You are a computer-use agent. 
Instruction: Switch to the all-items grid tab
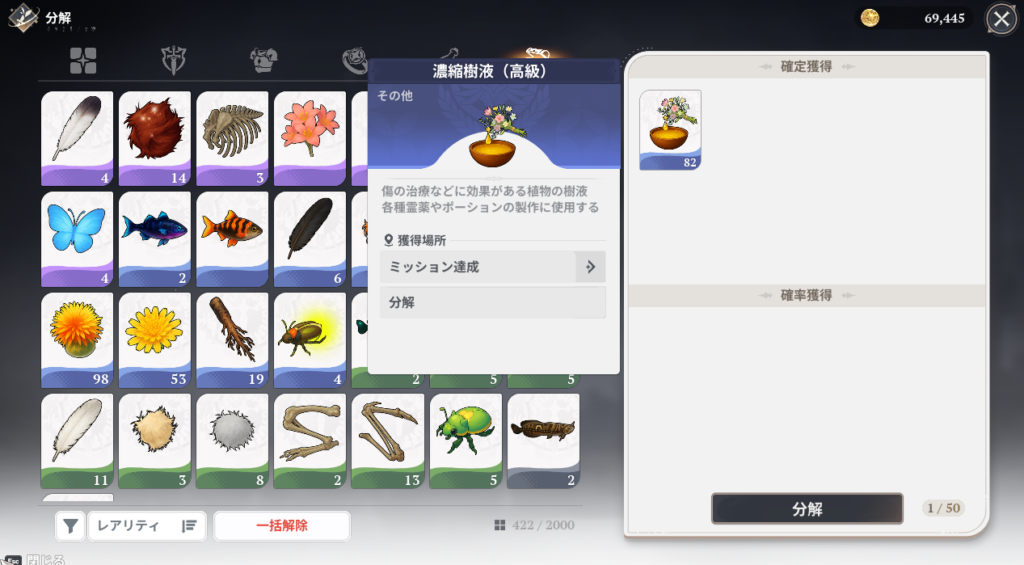pyautogui.click(x=83, y=61)
